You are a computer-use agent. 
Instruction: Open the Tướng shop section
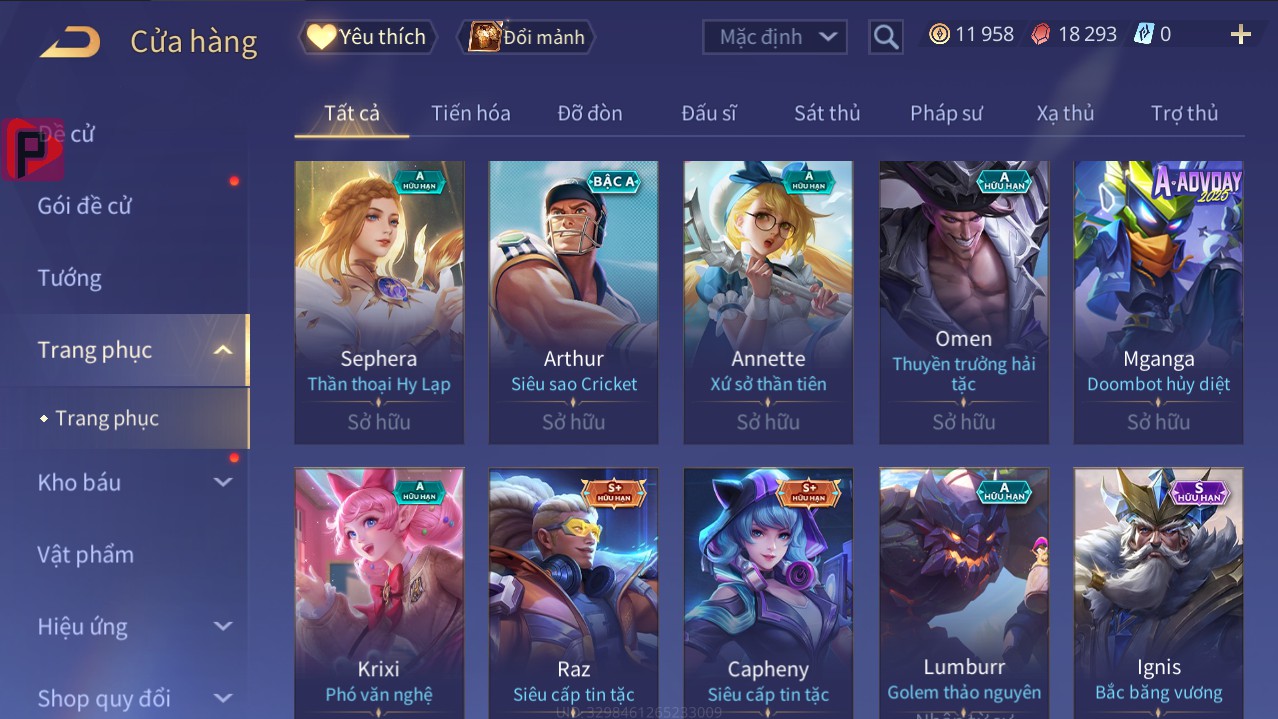pos(70,278)
